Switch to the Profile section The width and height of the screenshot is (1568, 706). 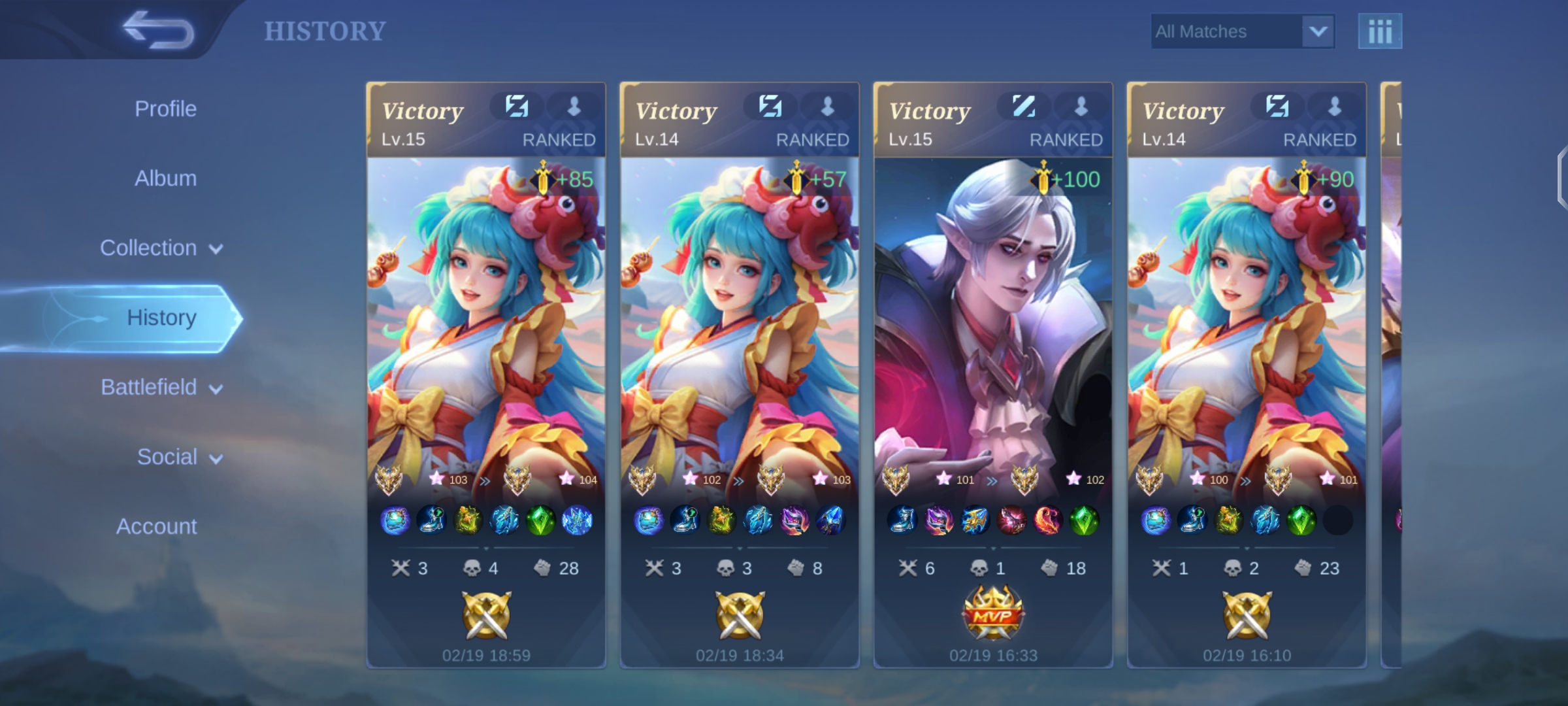(x=165, y=109)
